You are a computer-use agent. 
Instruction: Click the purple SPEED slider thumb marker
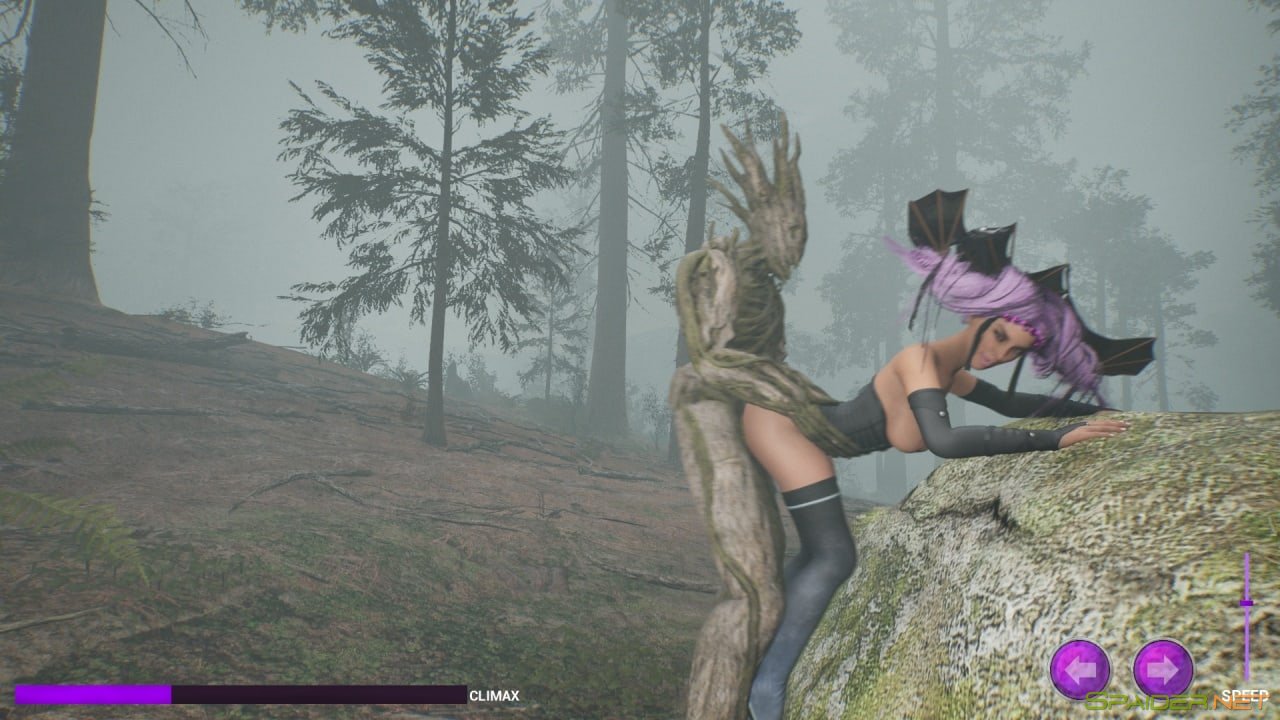[x=1246, y=603]
